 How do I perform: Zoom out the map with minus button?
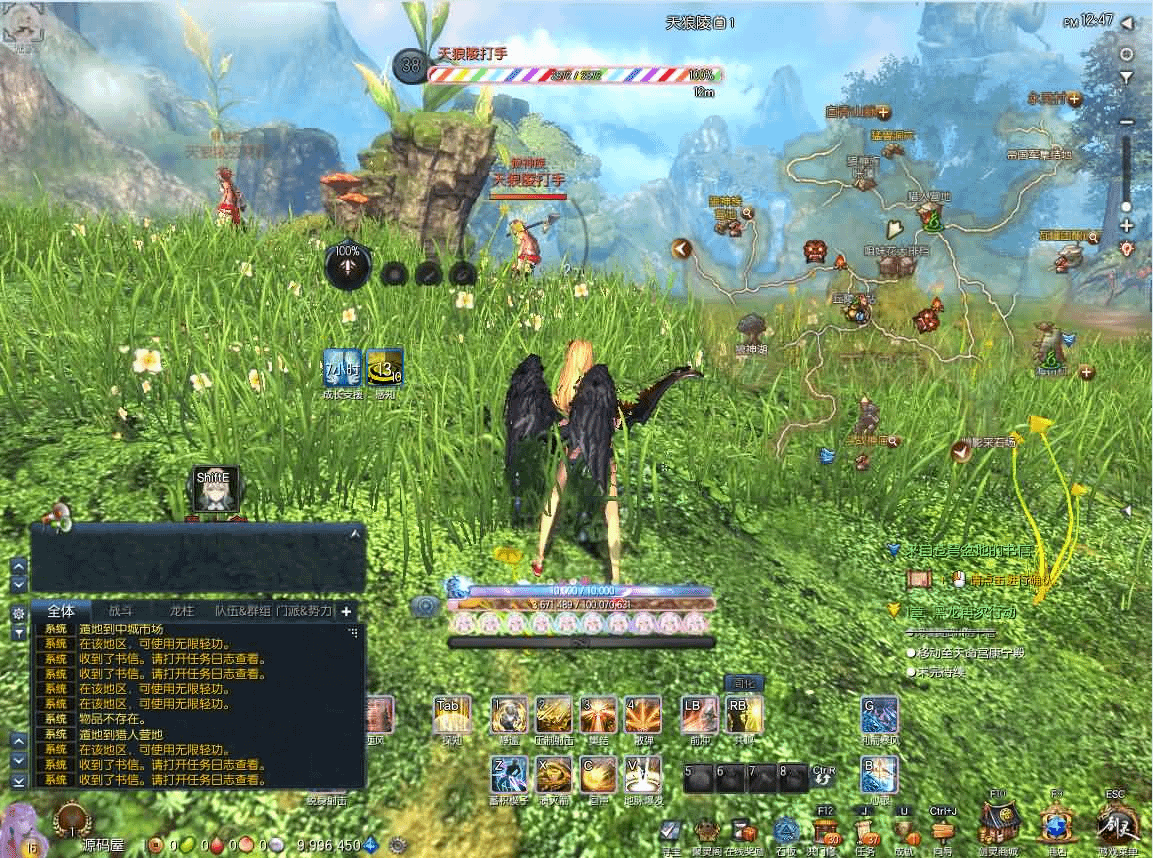coord(1127,122)
